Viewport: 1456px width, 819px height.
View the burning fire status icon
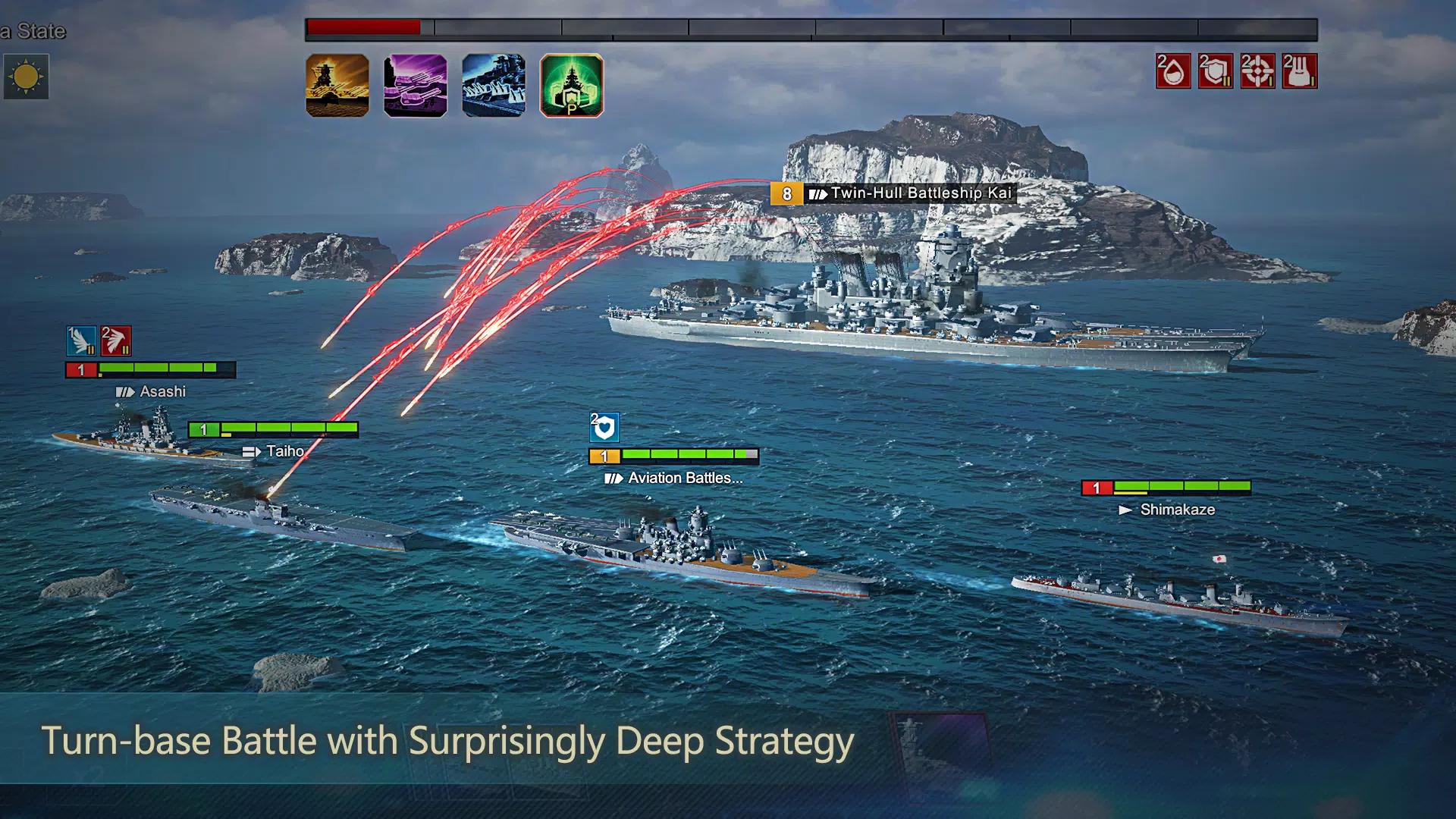pos(1300,72)
